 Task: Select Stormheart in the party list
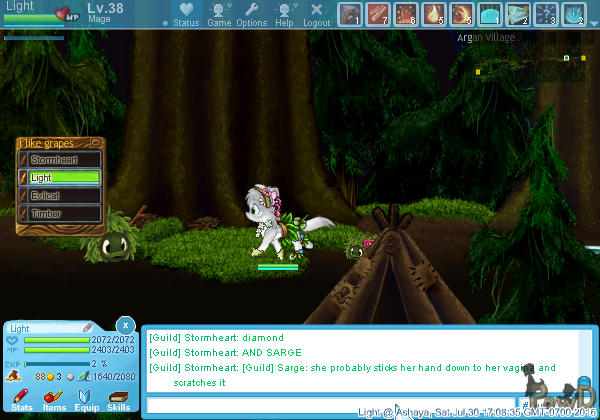[60, 160]
